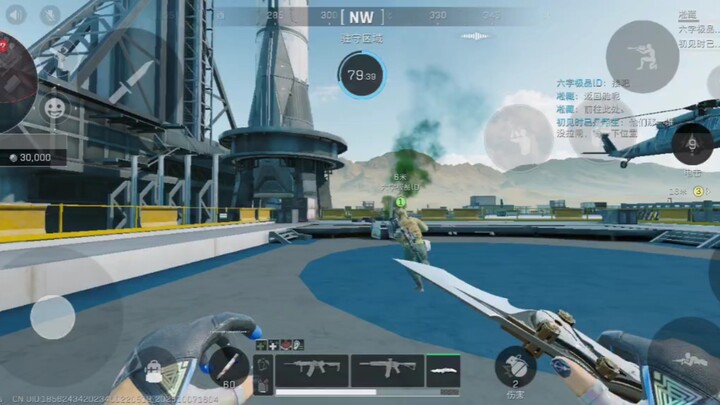Screen dimensions: 720x405
Task: Tap the kneeling soldier crouch button
Action: click(x=642, y=55)
